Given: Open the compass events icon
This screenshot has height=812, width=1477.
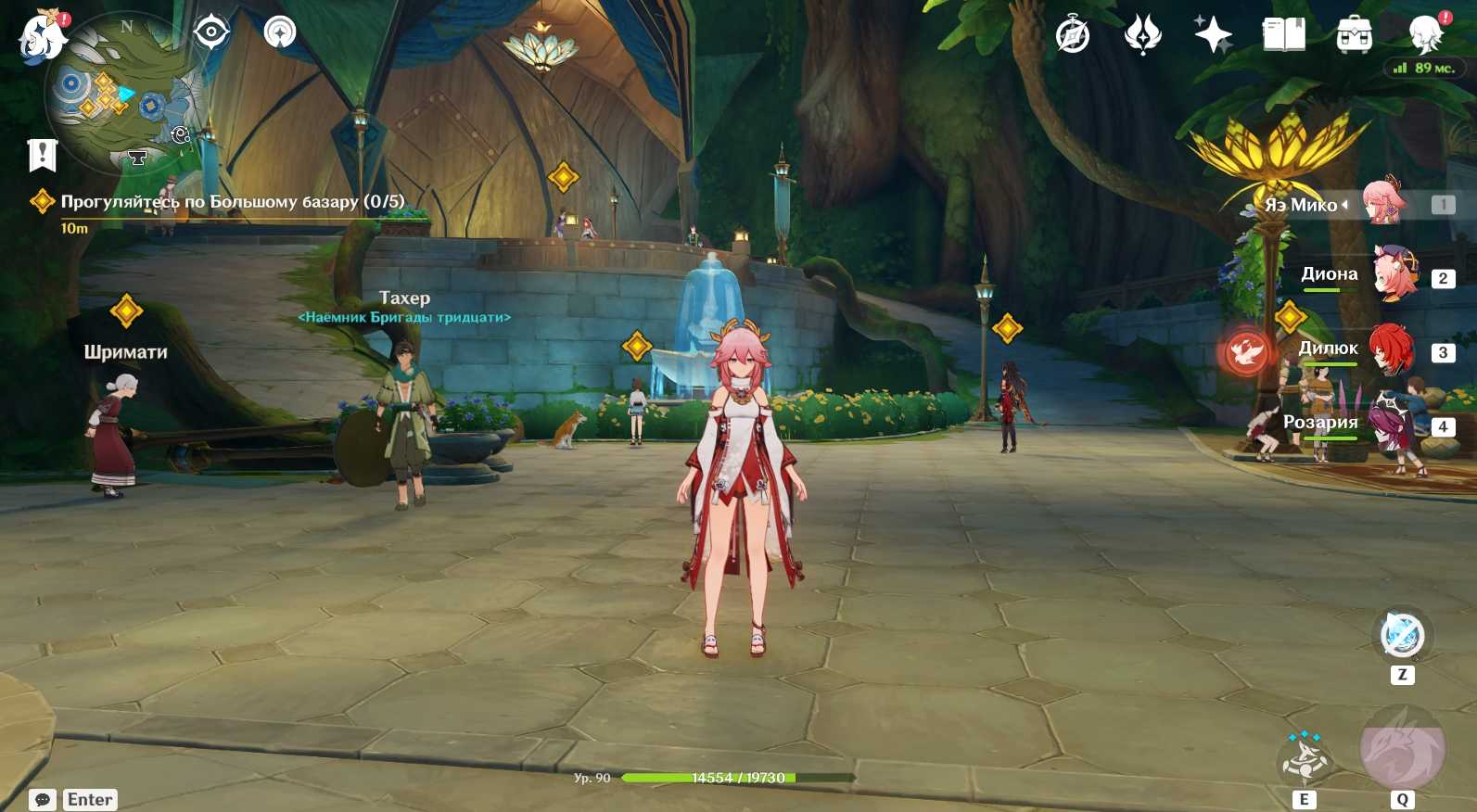Looking at the screenshot, I should (x=1073, y=36).
